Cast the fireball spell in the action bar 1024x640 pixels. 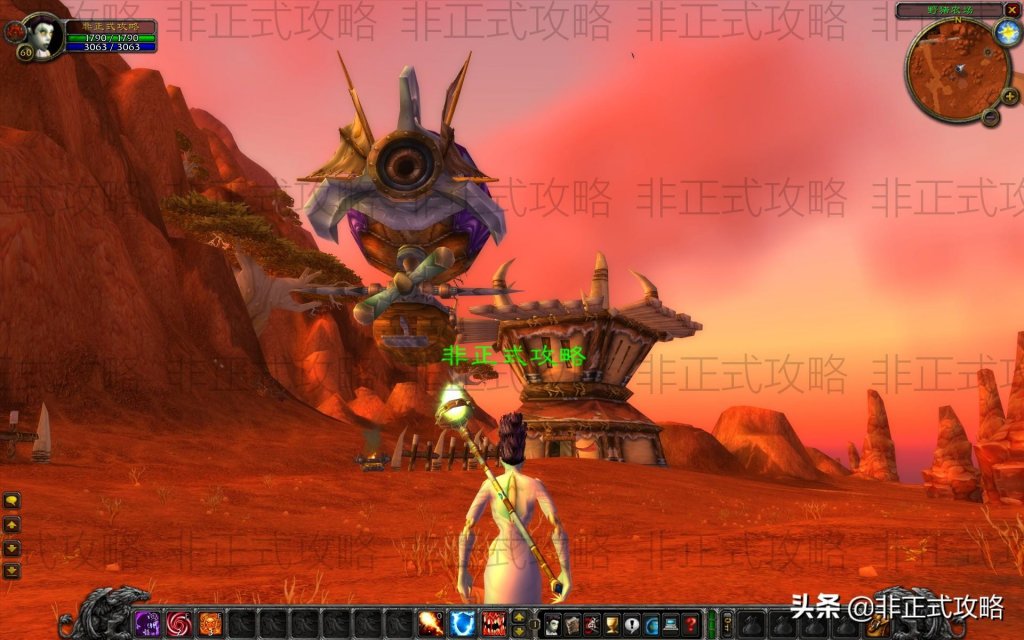(431, 623)
